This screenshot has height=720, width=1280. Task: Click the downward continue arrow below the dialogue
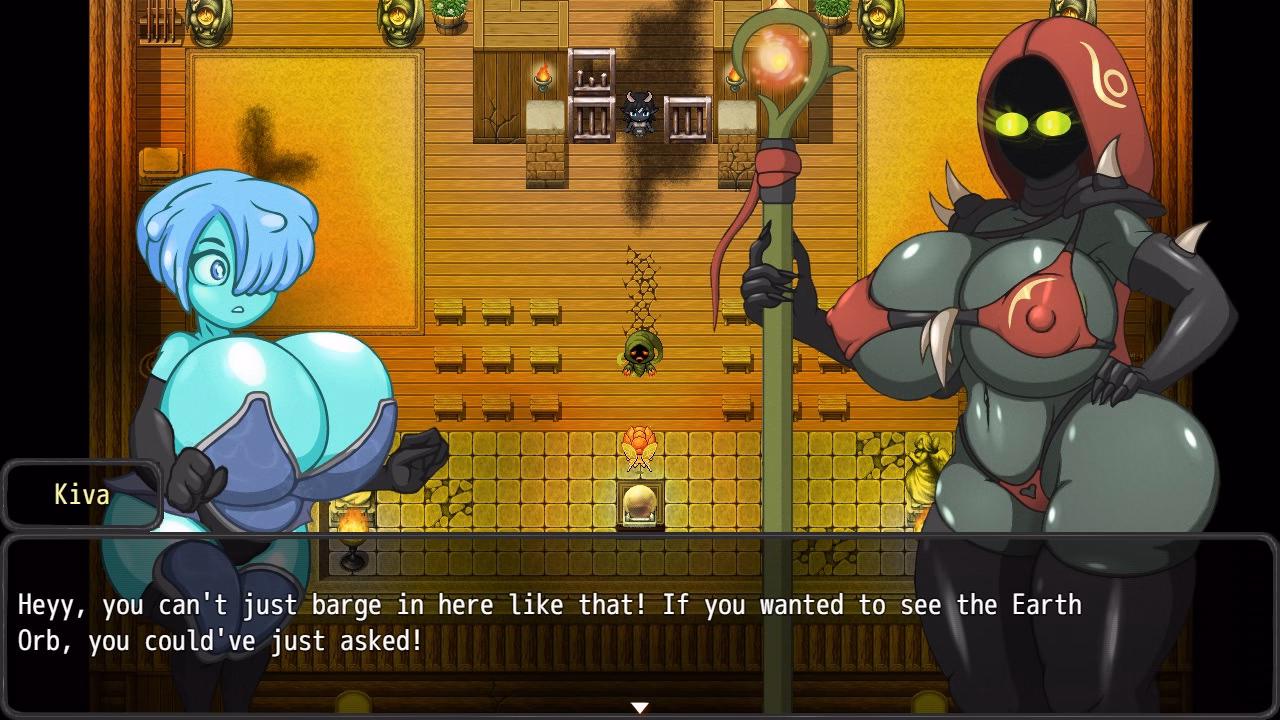pyautogui.click(x=639, y=705)
